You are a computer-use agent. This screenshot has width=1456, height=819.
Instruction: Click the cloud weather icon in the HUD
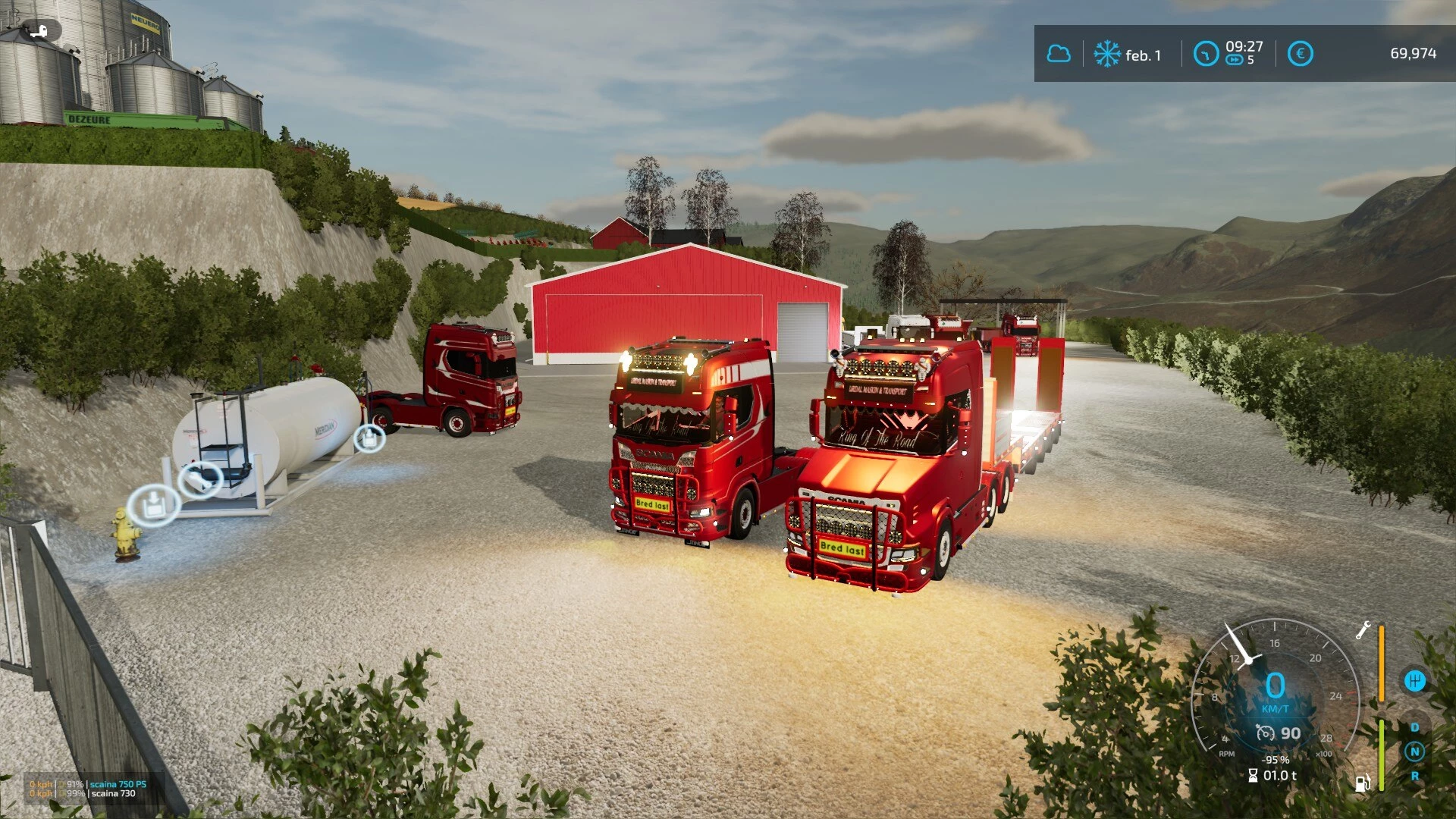1059,53
